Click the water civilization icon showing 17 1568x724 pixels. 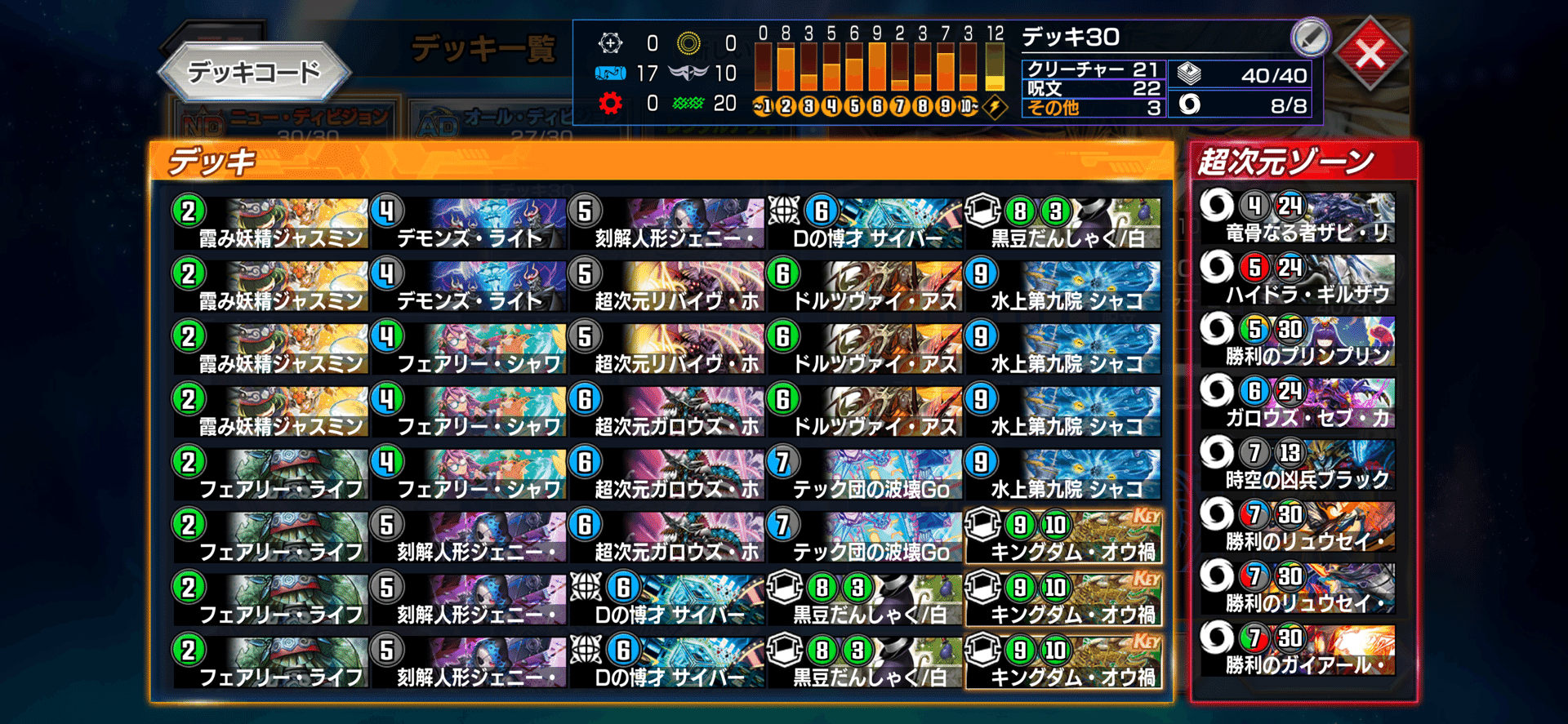pos(609,74)
